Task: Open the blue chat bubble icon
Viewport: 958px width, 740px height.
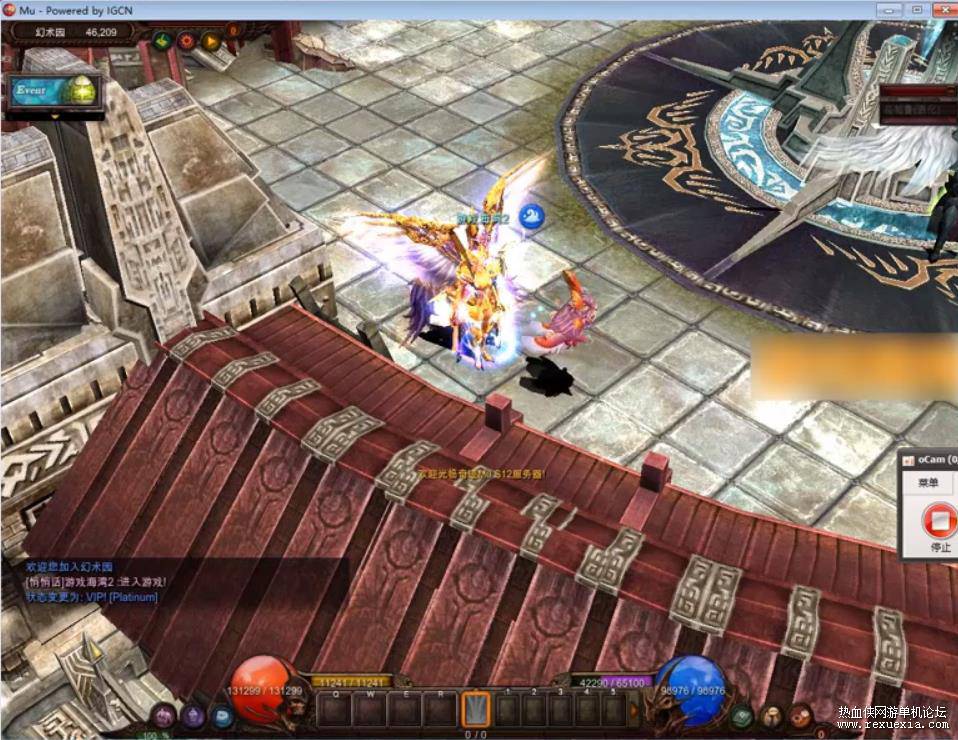Action: (x=222, y=717)
